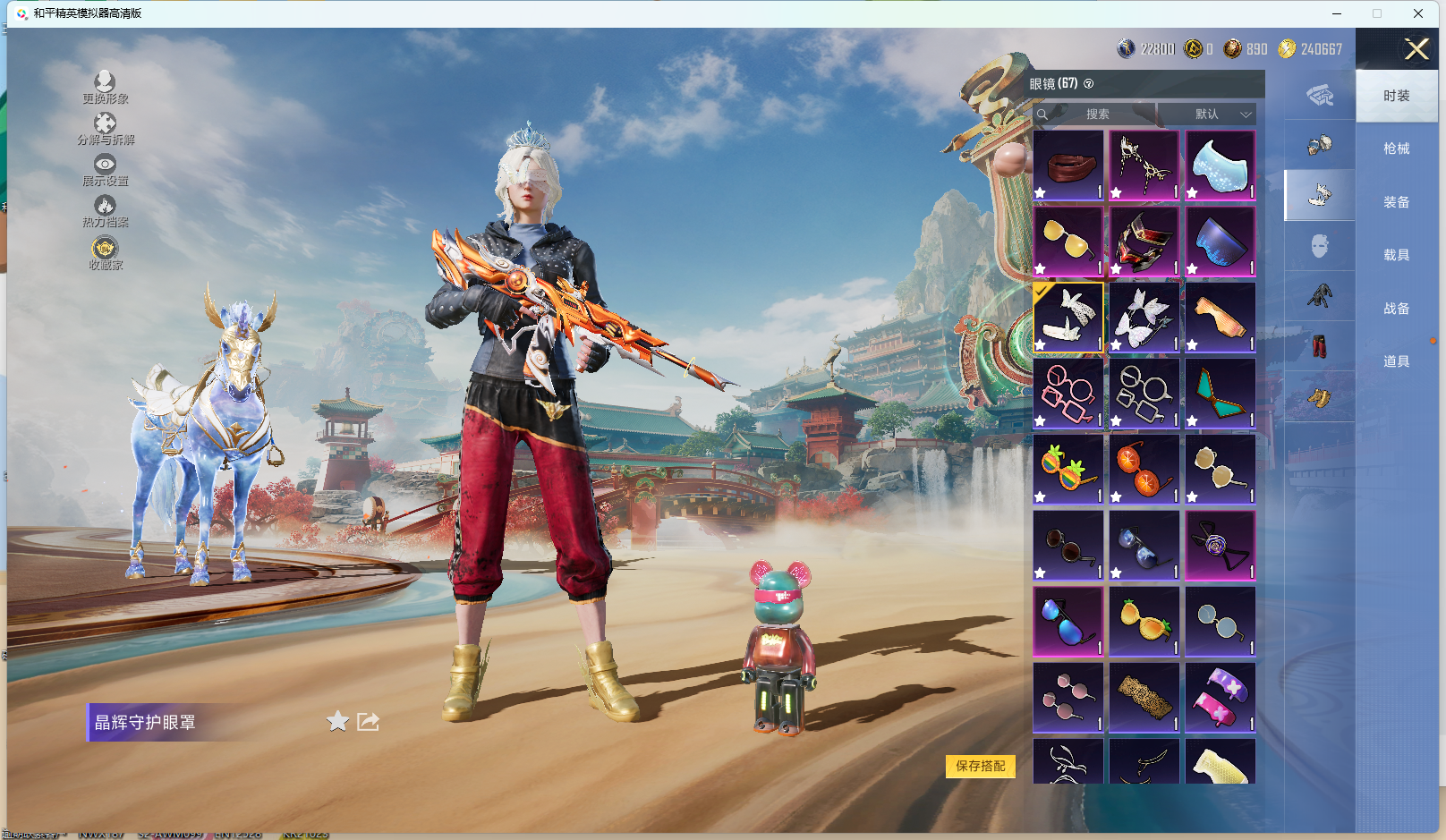Screen dimensions: 1446x840
Task: Favorite the item with the star icon
Action: point(337,721)
